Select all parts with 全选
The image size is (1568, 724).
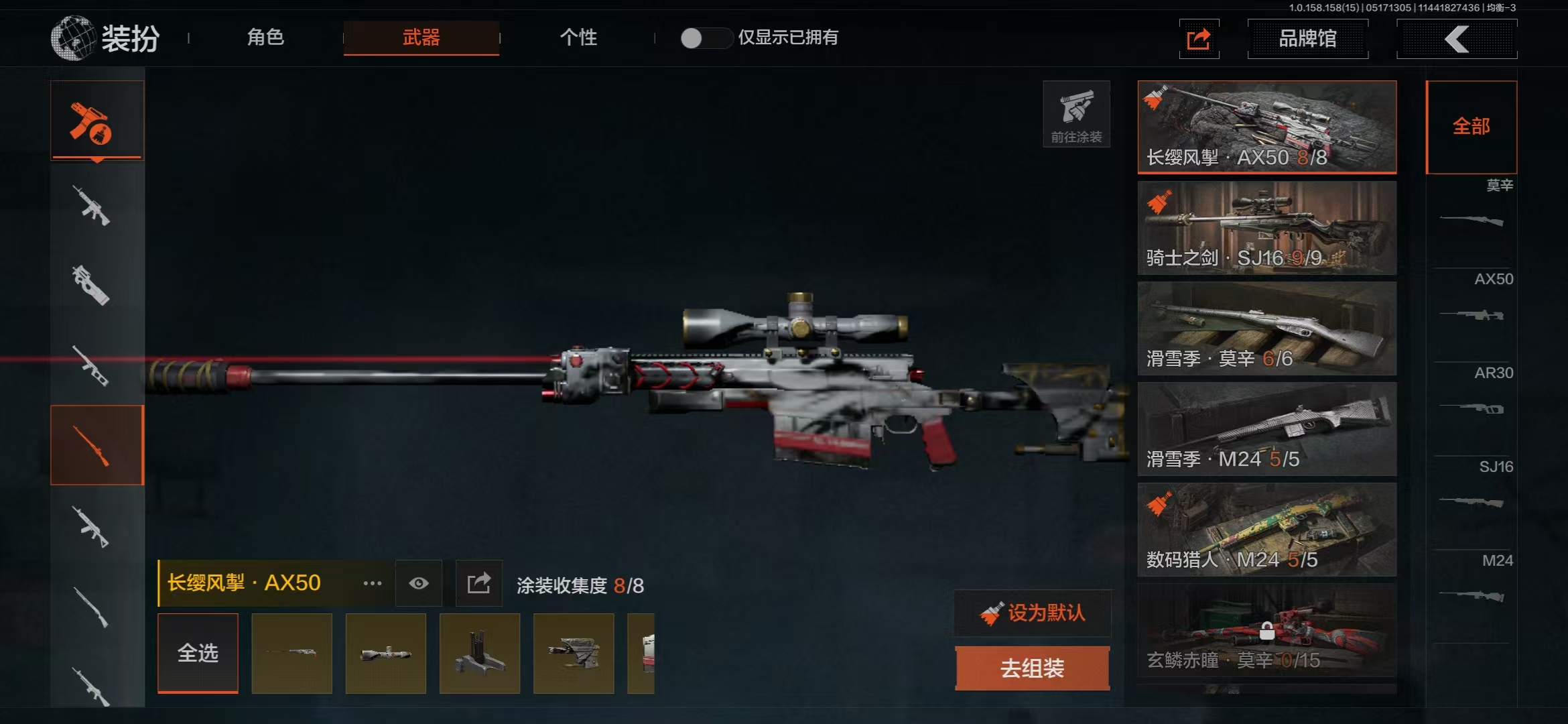(198, 653)
